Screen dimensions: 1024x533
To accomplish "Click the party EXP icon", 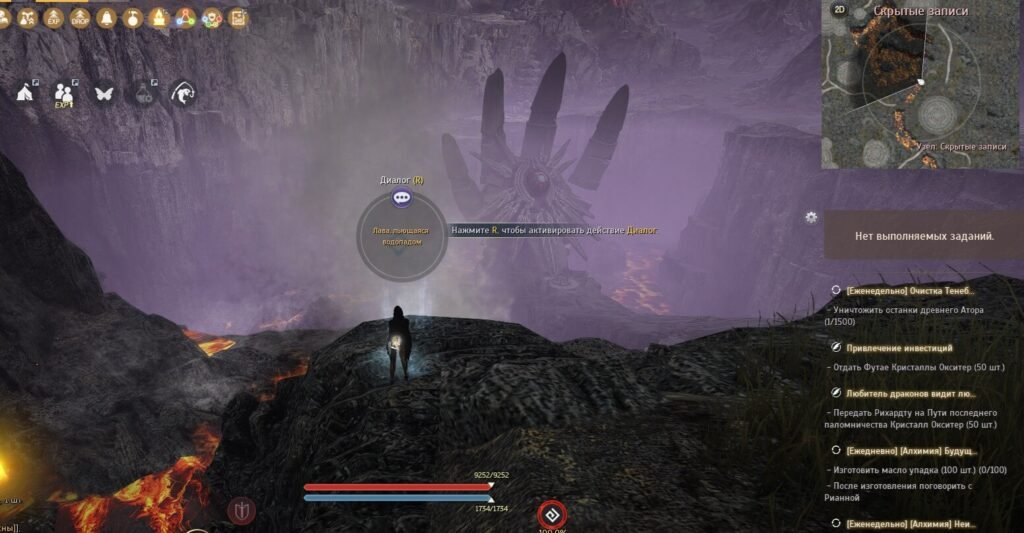I will pos(65,93).
